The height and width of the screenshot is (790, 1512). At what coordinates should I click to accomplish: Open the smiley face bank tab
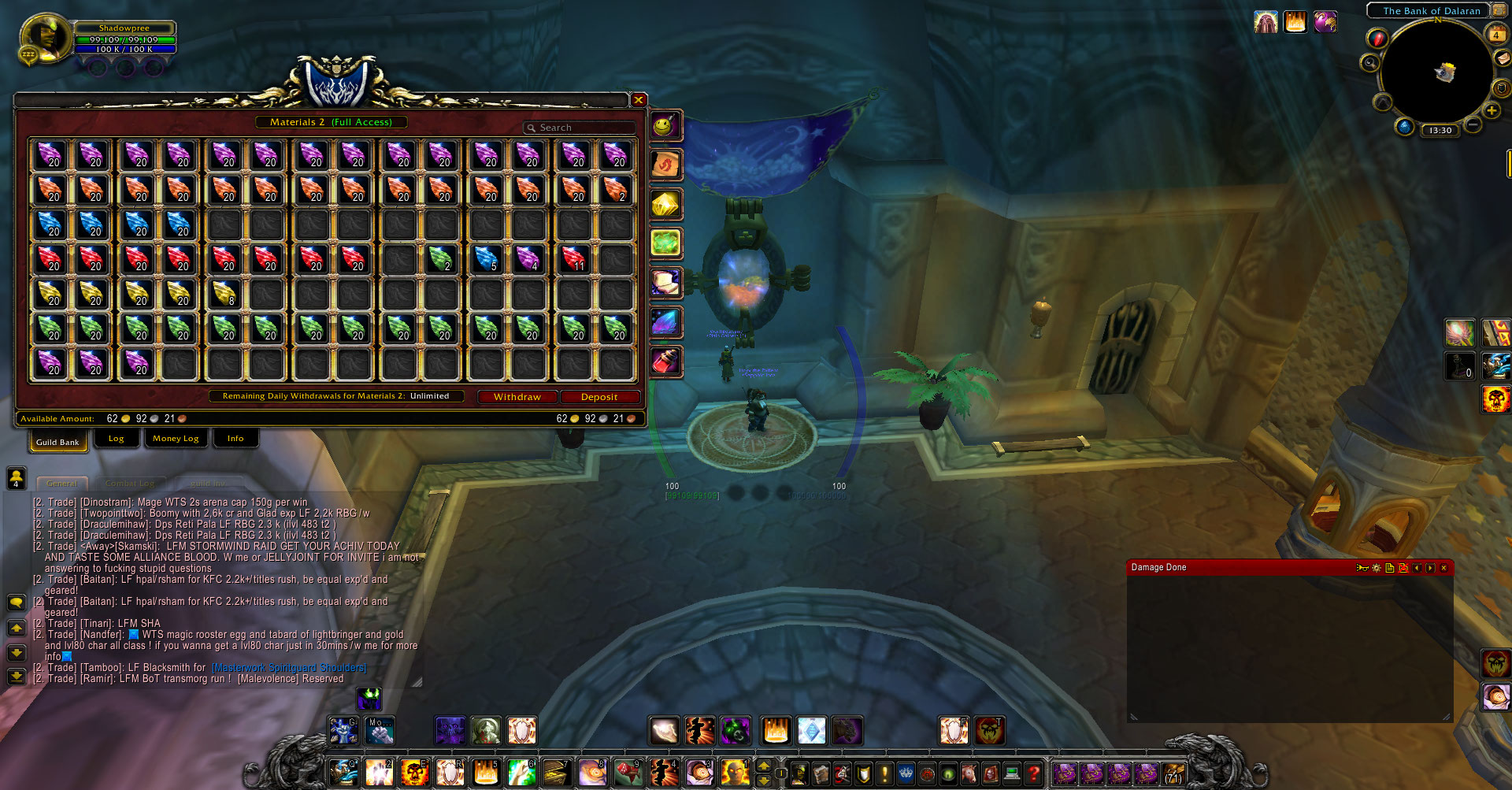[x=665, y=126]
